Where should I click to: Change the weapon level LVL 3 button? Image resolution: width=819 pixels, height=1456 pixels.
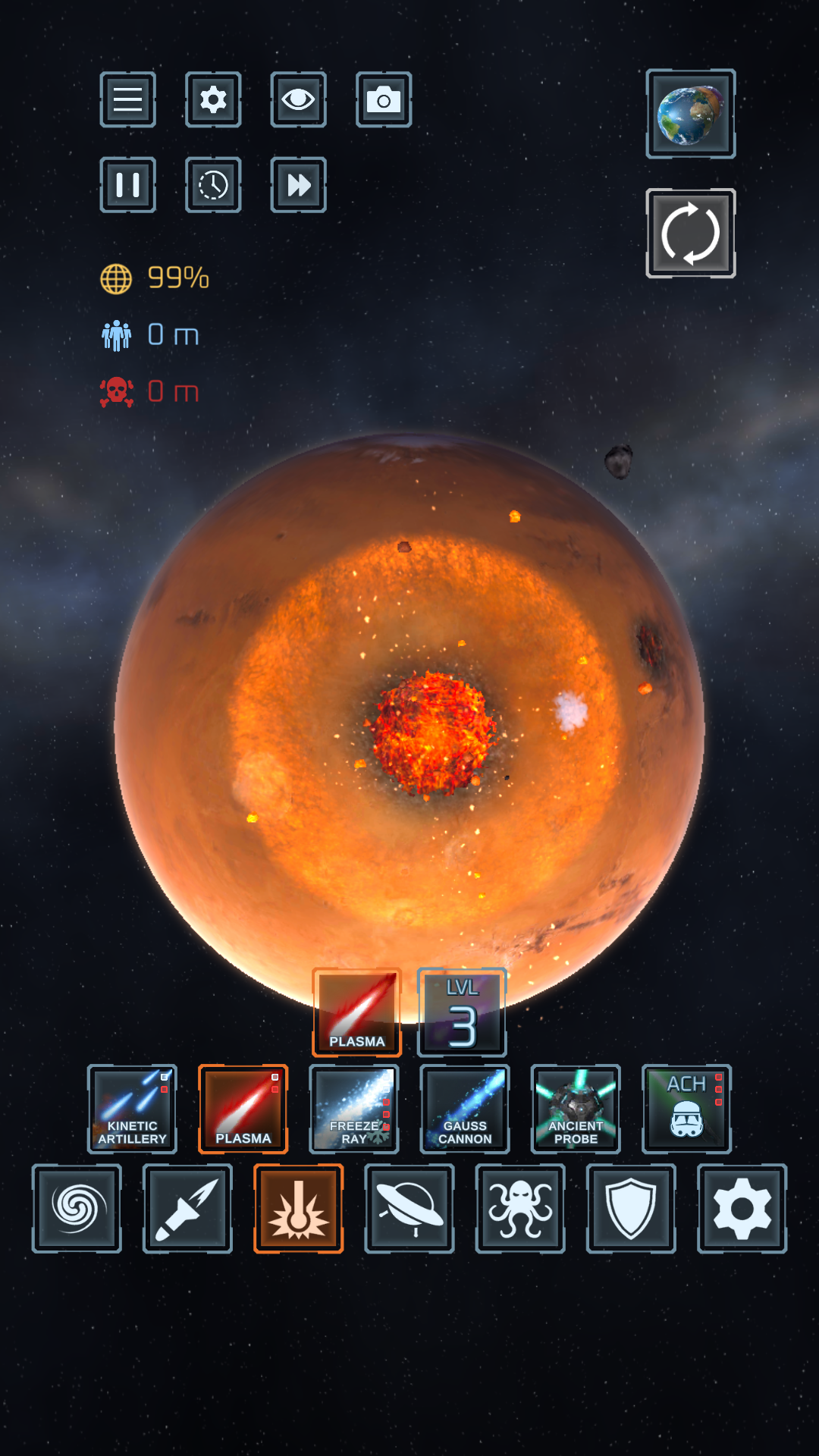pos(462,1012)
